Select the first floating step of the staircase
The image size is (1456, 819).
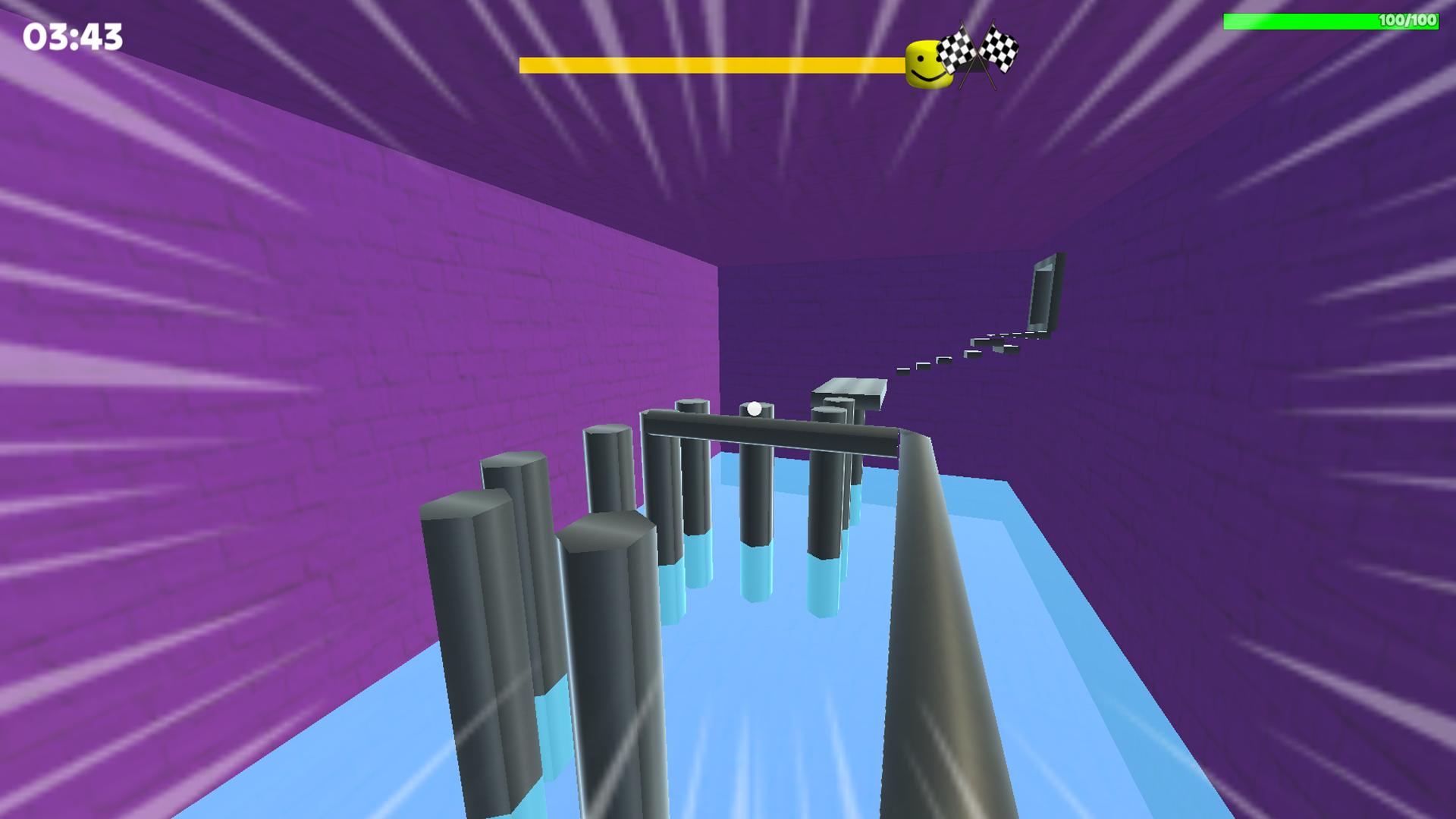905,372
